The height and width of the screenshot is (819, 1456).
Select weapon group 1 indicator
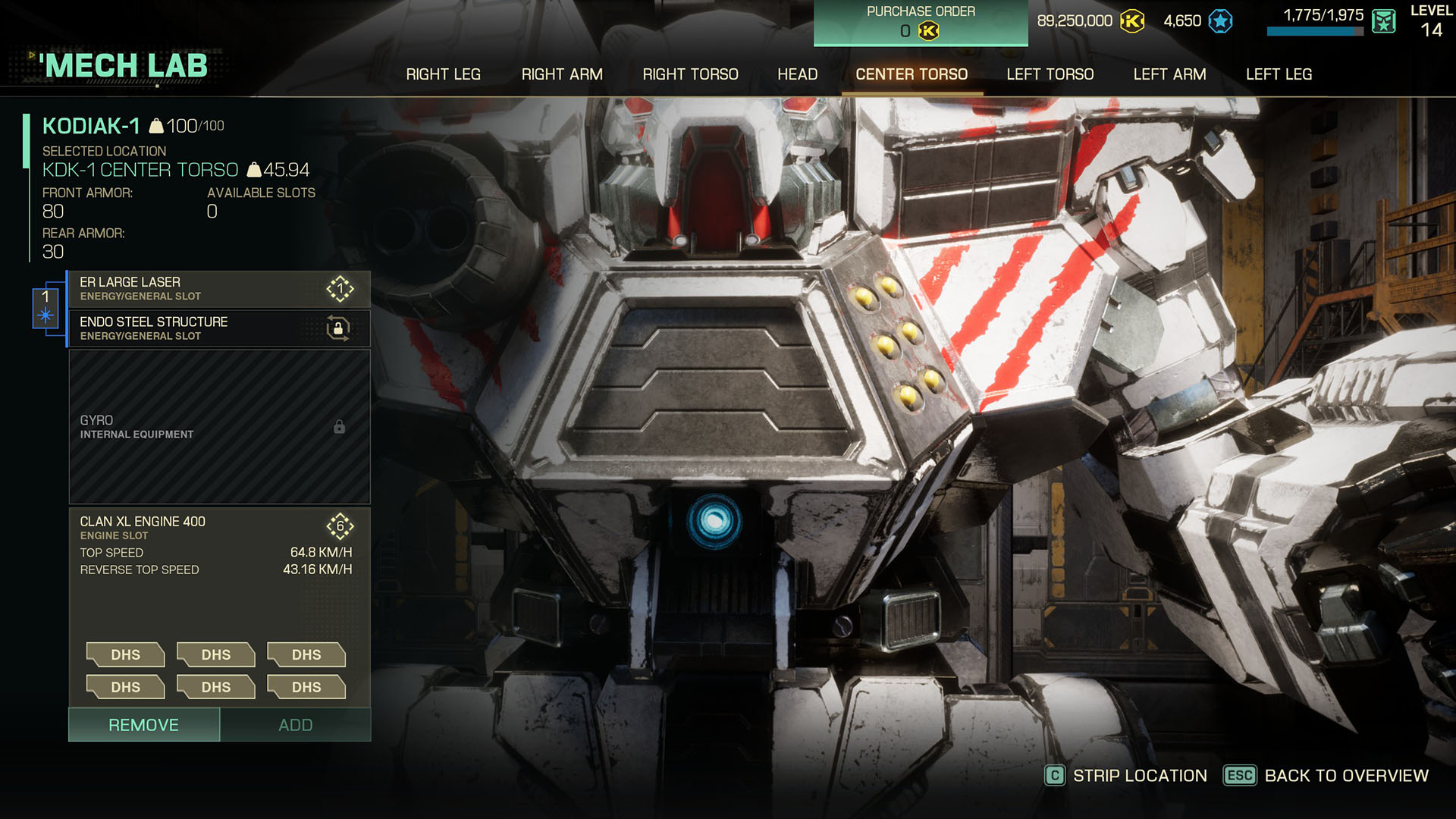pos(45,307)
